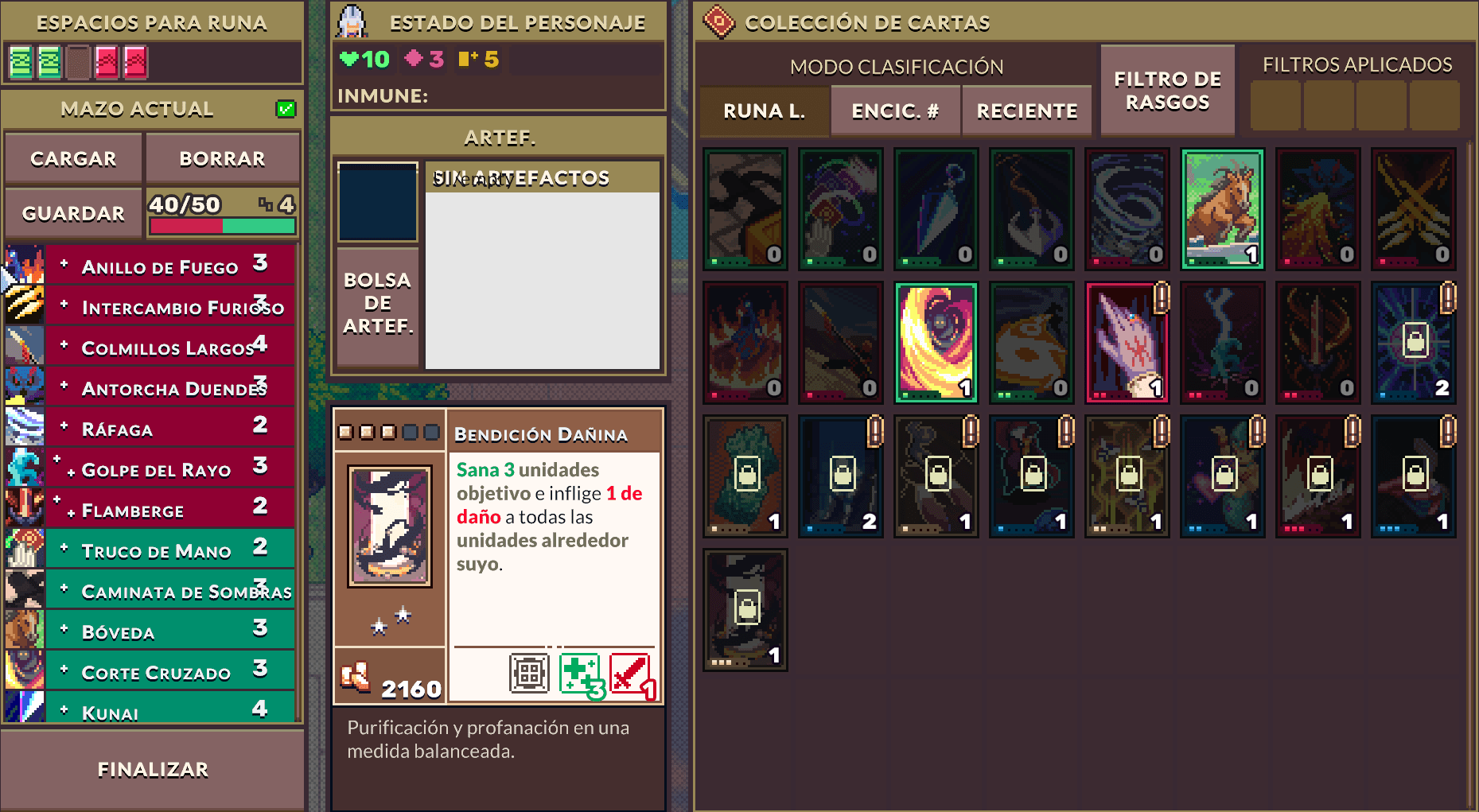Switch to the Encic. # sorting tab
Image resolution: width=1479 pixels, height=812 pixels.
[x=895, y=111]
